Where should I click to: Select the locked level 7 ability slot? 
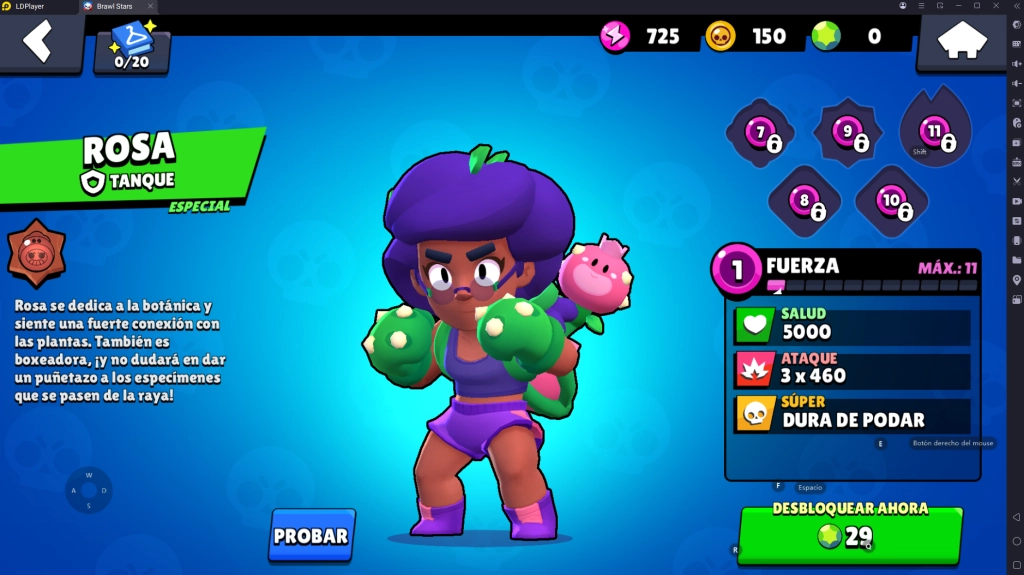[x=761, y=133]
